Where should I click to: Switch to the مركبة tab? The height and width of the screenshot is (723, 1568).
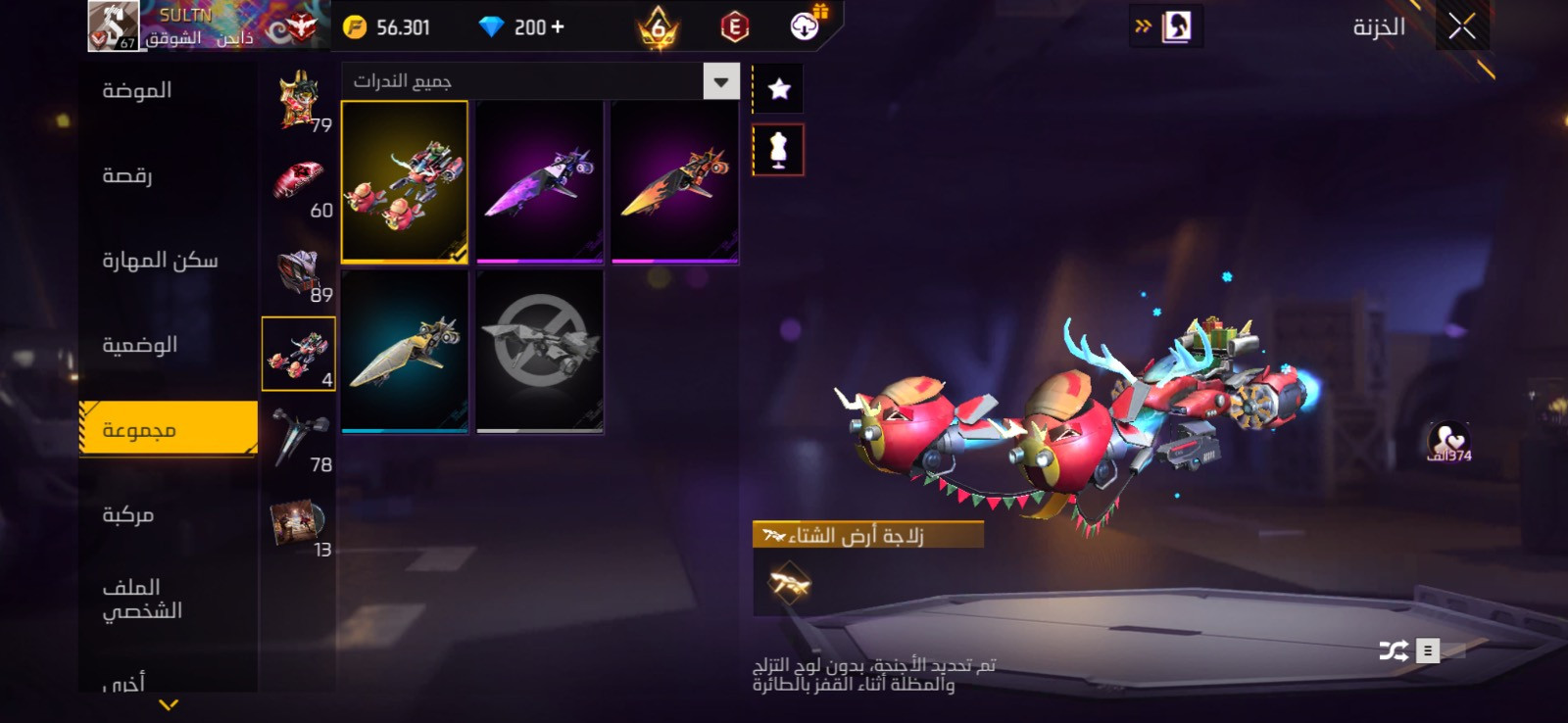(x=128, y=515)
